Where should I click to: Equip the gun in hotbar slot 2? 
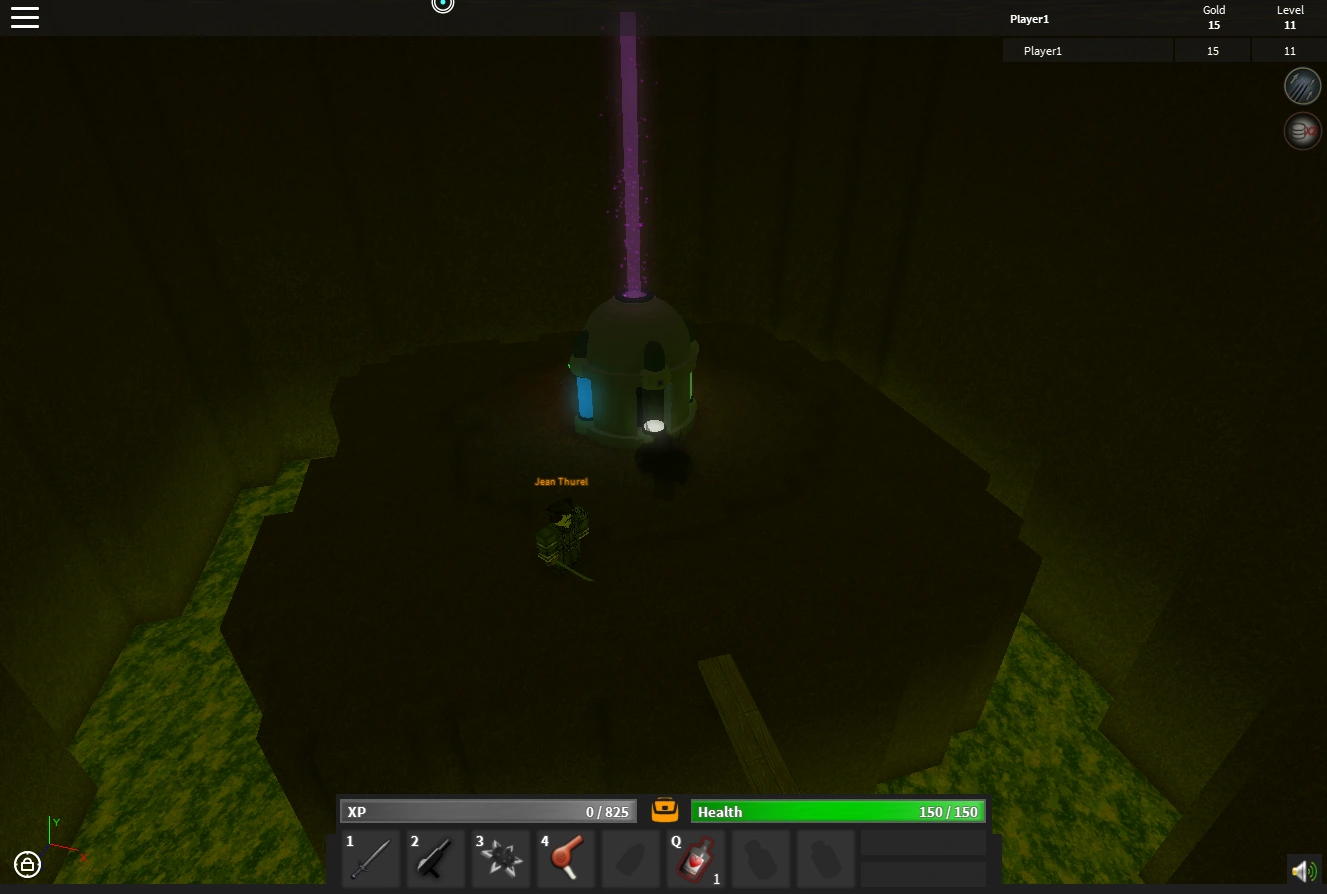[435, 858]
